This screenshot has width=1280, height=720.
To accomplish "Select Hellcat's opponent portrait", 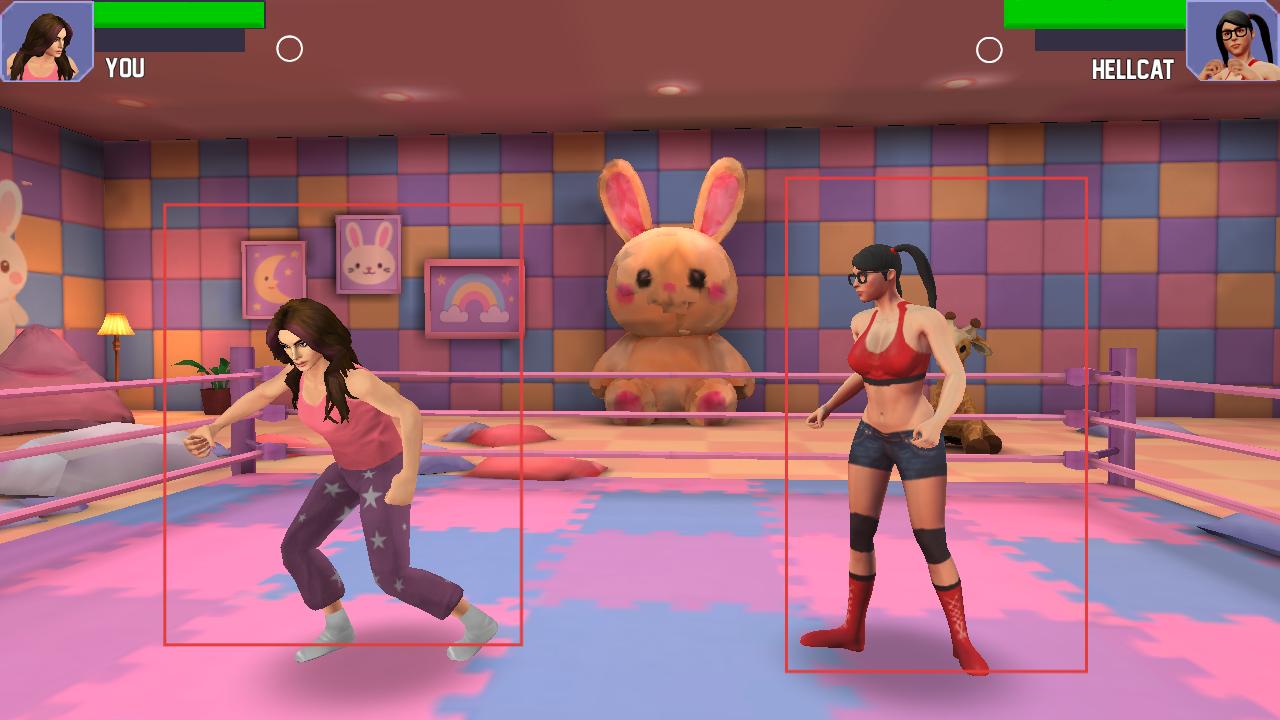I will click(1232, 41).
